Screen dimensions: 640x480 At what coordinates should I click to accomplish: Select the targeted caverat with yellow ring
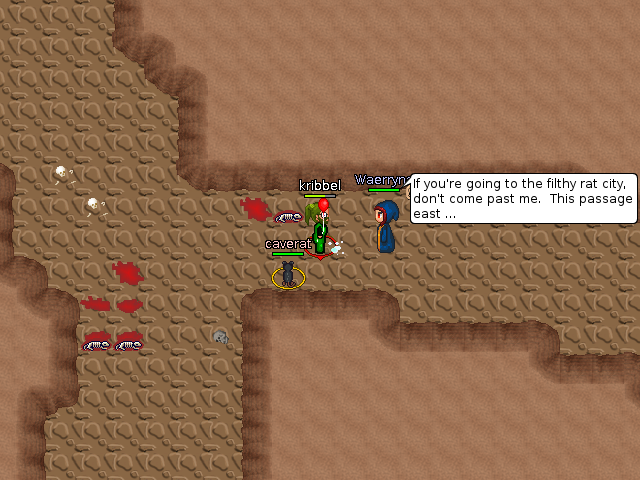pyautogui.click(x=288, y=274)
